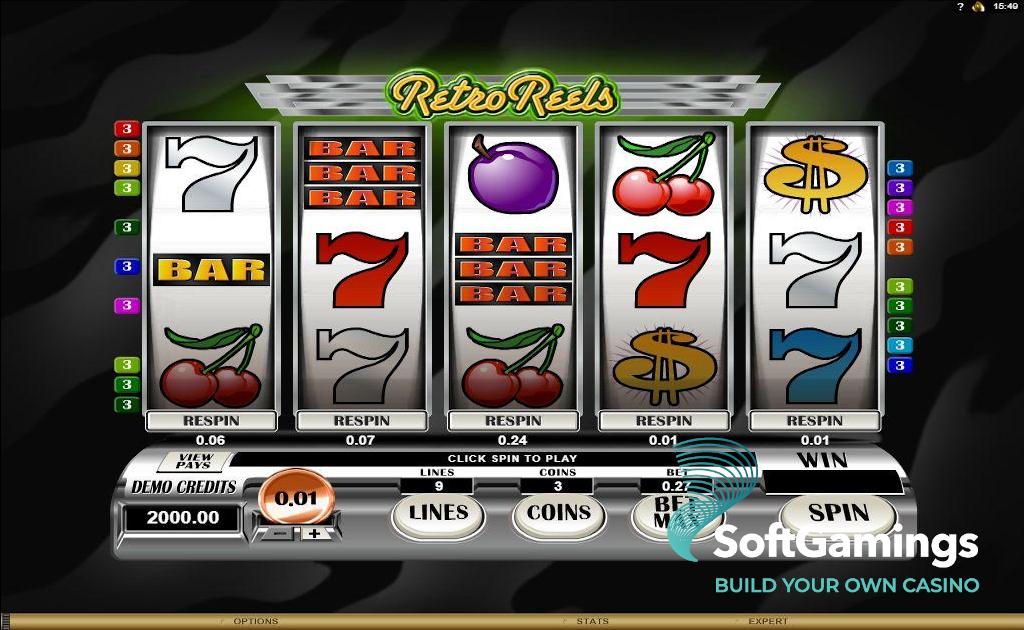Increase coin size with the plus button
The height and width of the screenshot is (630, 1024).
pos(314,533)
